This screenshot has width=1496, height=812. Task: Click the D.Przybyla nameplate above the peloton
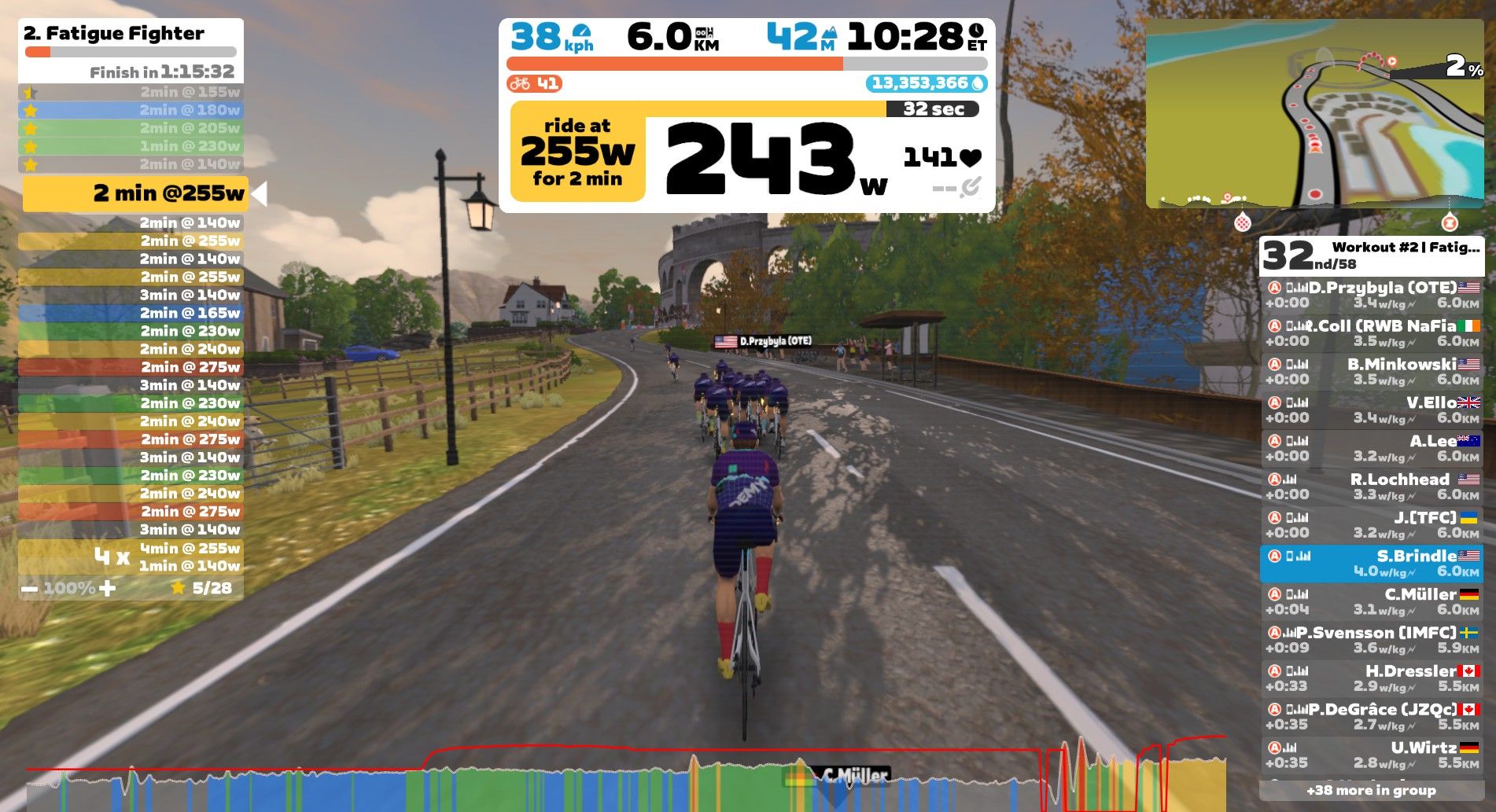(764, 341)
